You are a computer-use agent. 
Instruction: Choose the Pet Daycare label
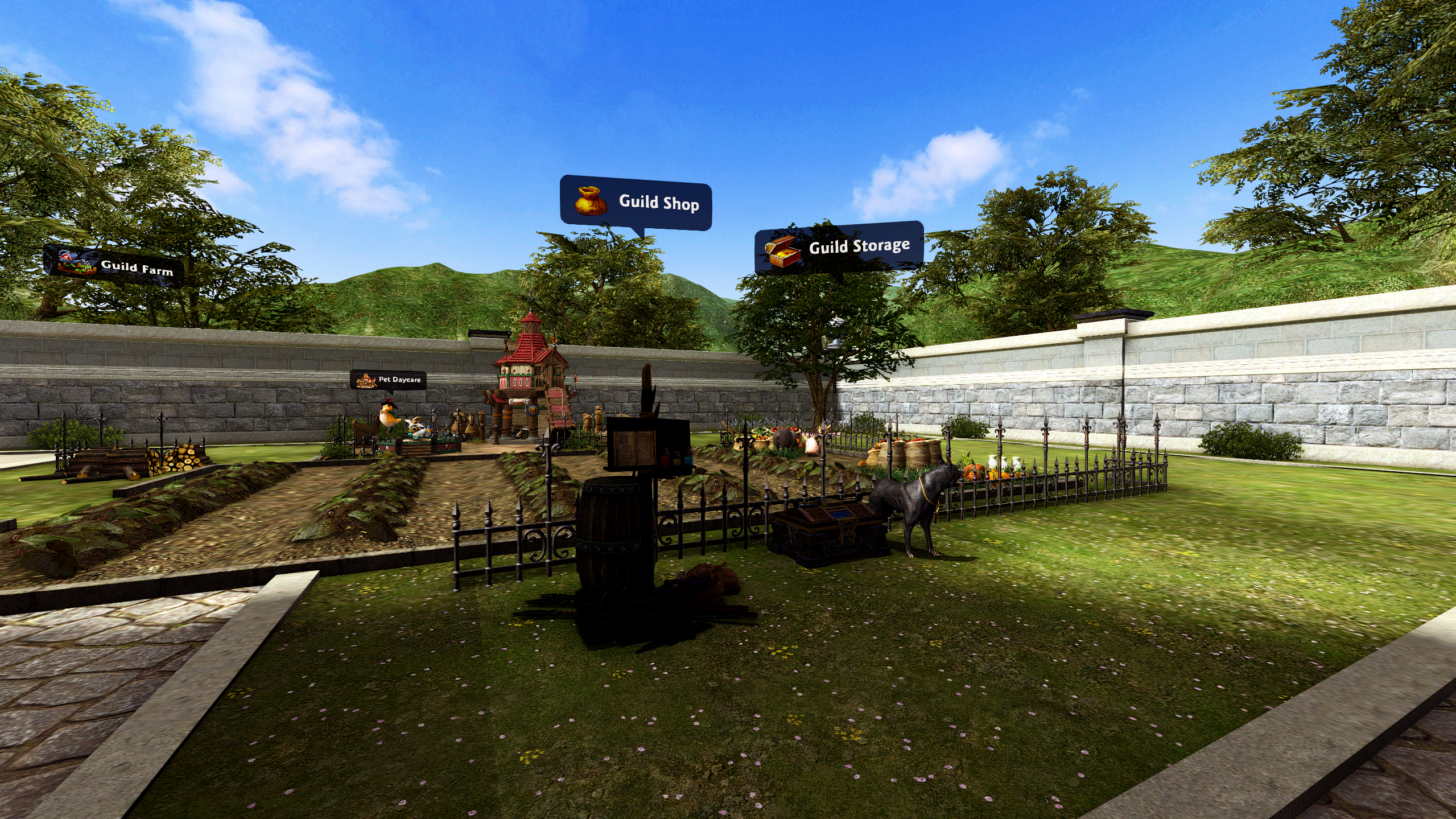388,380
